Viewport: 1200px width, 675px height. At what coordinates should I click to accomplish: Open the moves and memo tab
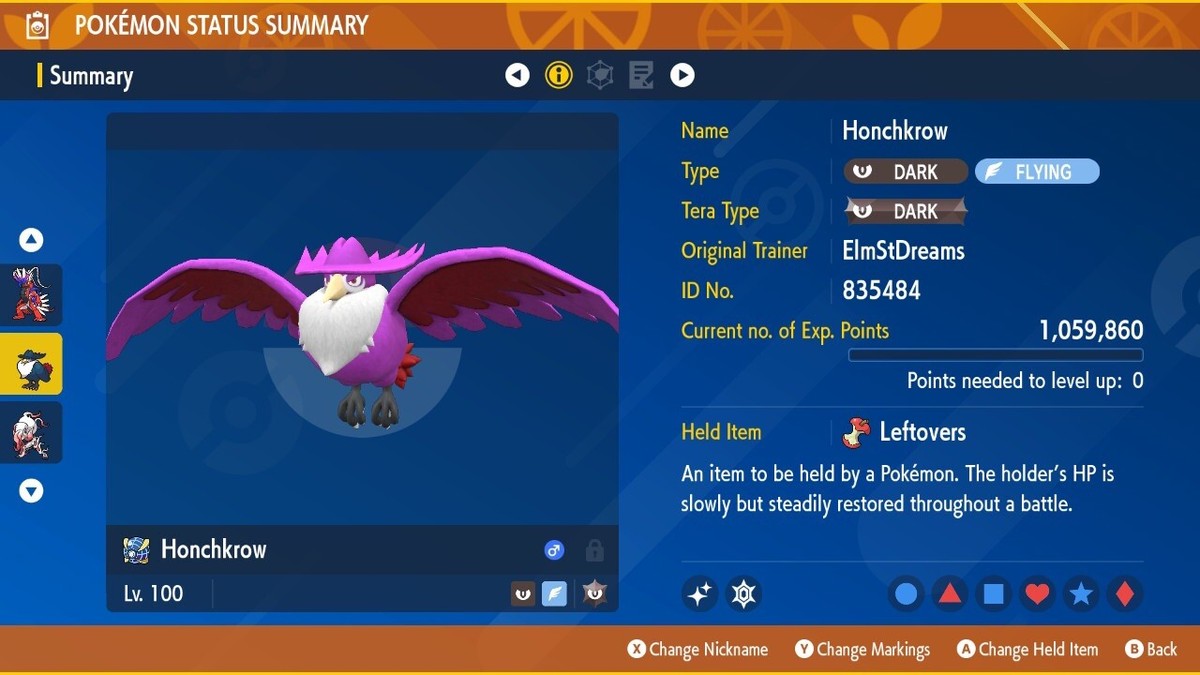pos(641,75)
